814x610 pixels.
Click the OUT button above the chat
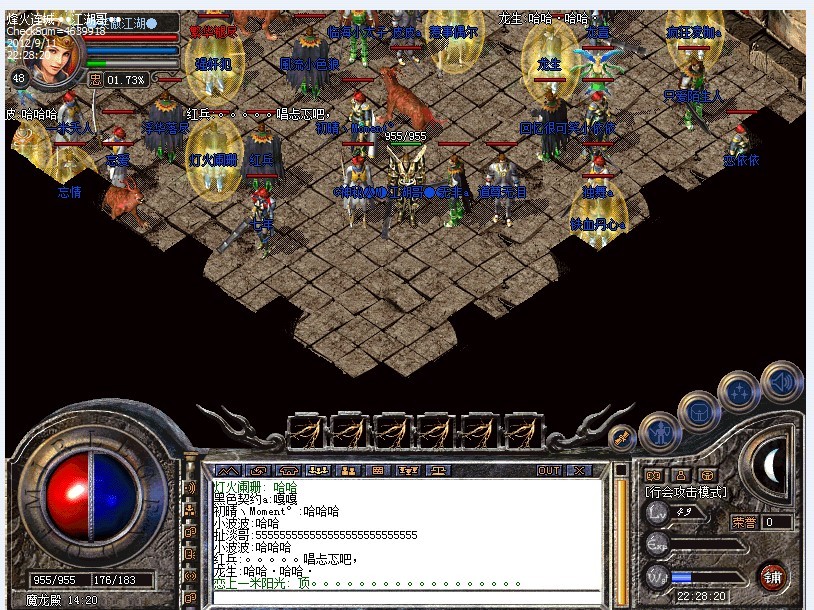pos(549,470)
